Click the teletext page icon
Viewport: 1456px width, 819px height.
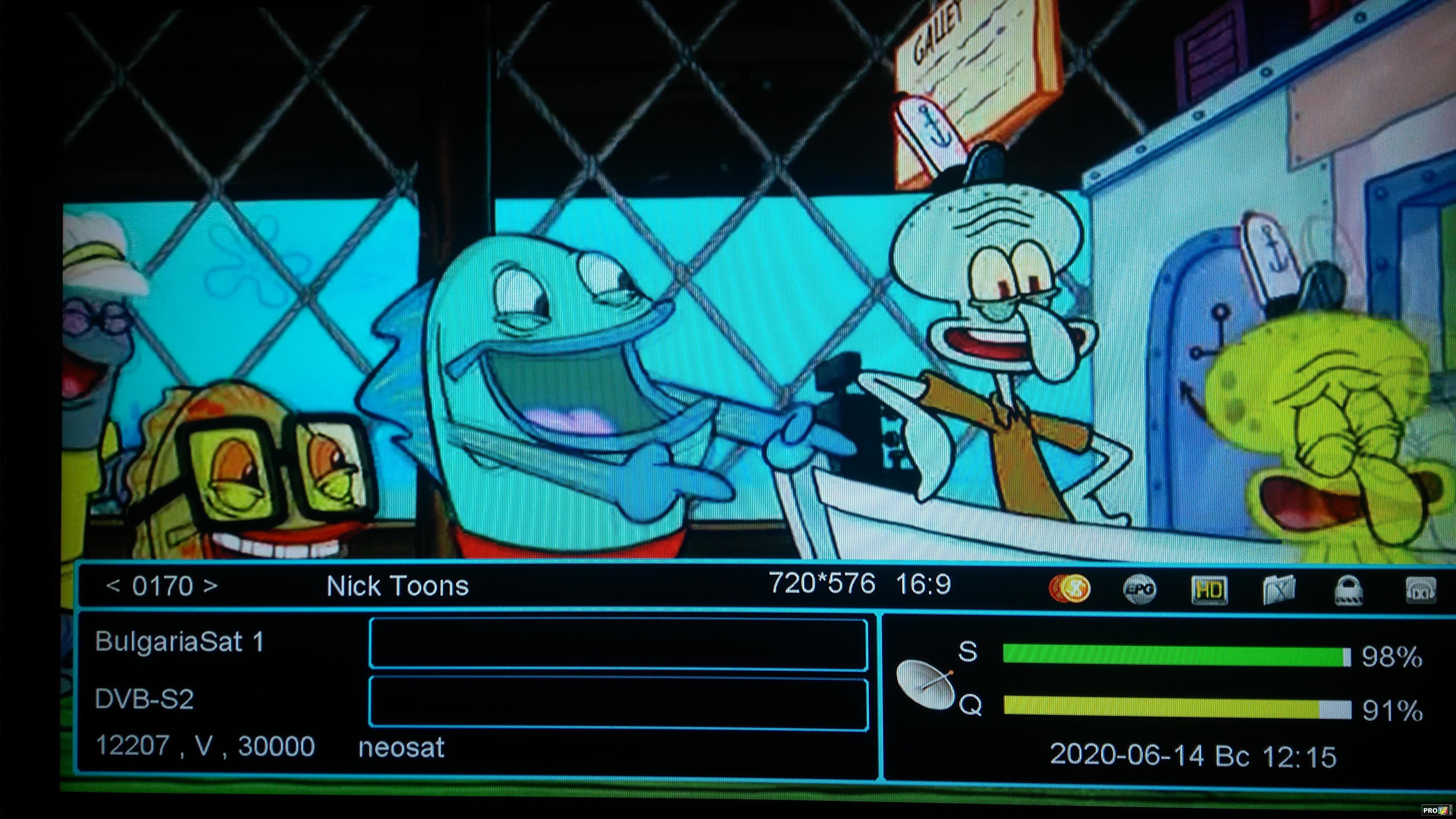[1279, 590]
